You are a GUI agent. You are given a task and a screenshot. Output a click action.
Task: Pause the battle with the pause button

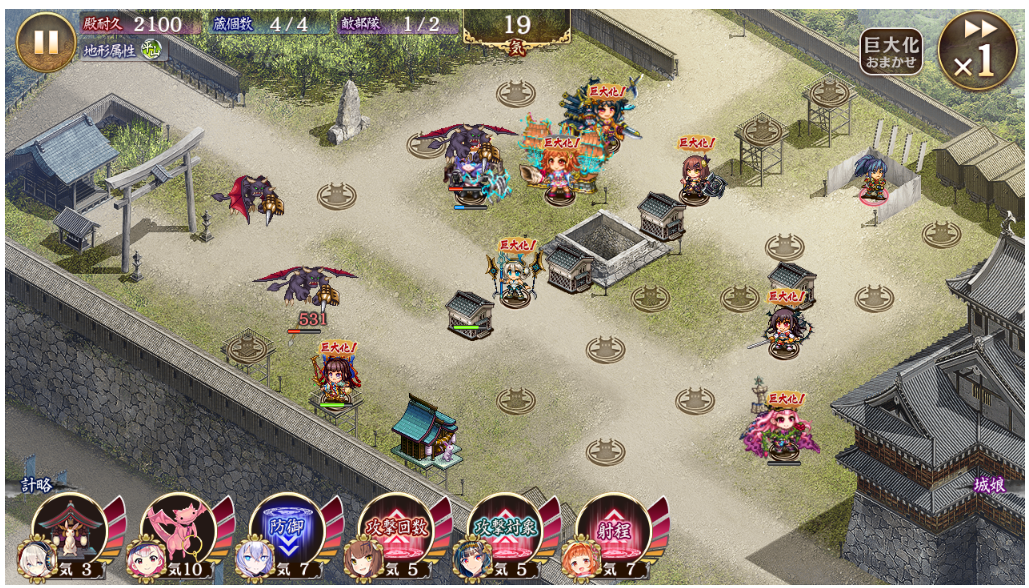(x=46, y=42)
